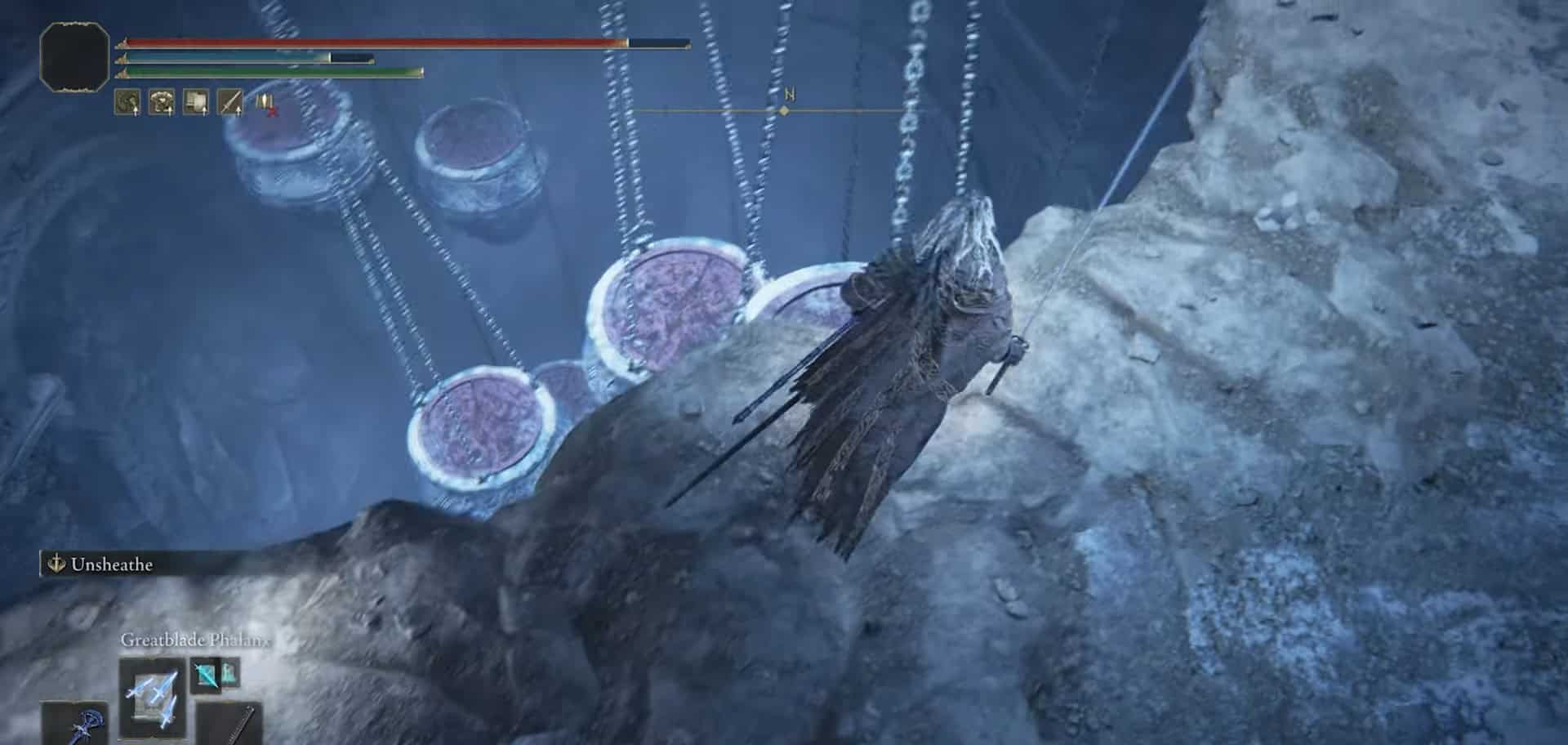
Task: Choose the teal dagger next-spell icon
Action: (x=205, y=675)
